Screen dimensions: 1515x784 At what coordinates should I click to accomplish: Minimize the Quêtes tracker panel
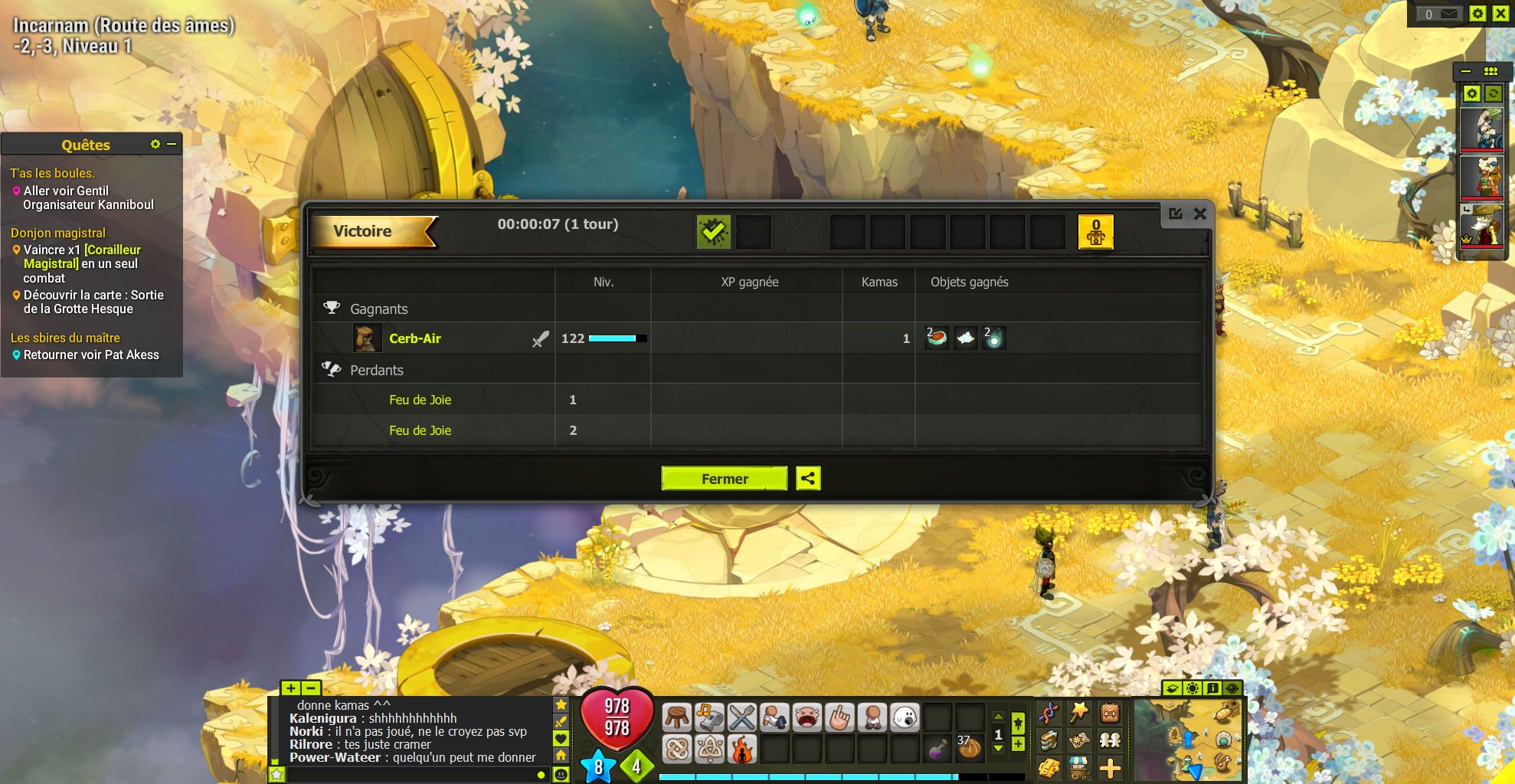click(x=172, y=144)
